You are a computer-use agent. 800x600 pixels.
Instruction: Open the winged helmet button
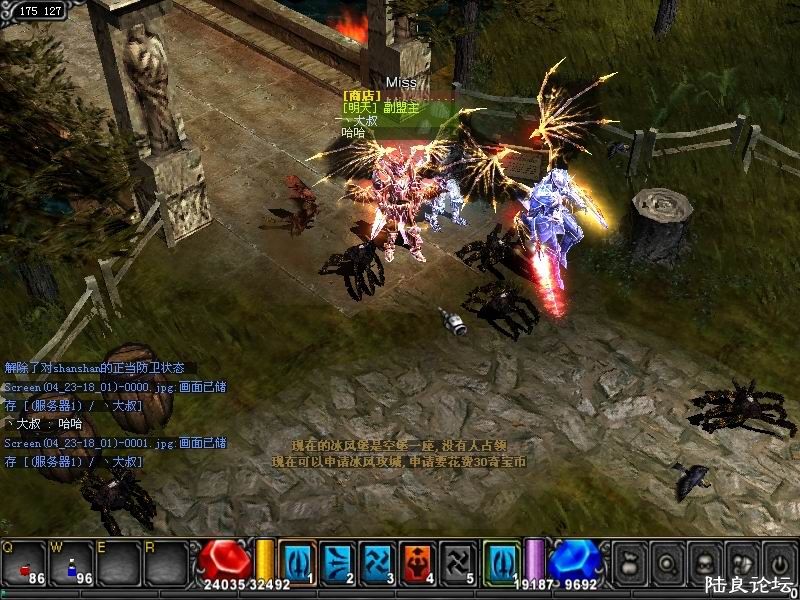(x=741, y=561)
